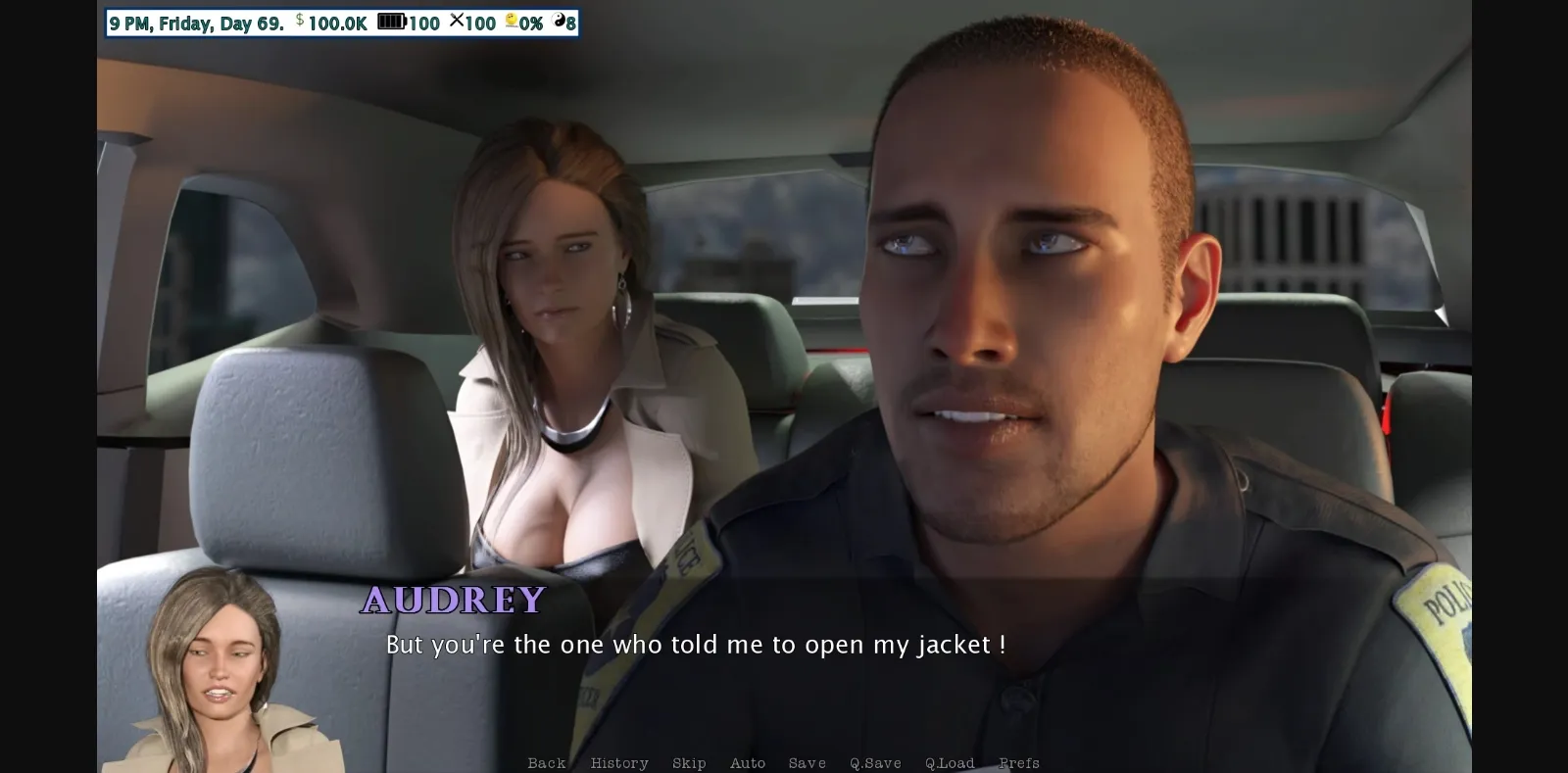The height and width of the screenshot is (773, 1568).
Task: Click the 0% mood percentage indicator
Action: pos(530,23)
